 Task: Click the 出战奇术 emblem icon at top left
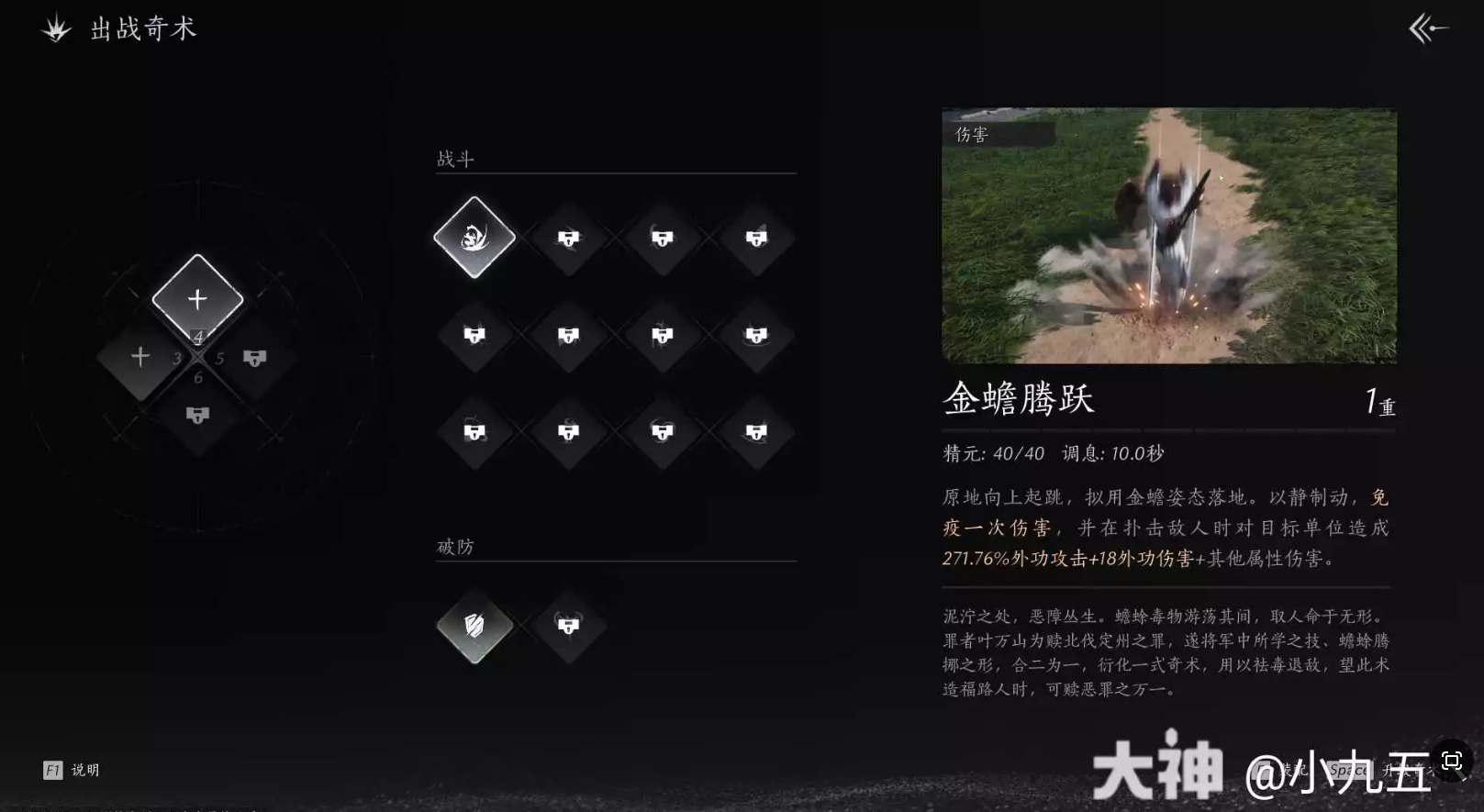pos(55,29)
